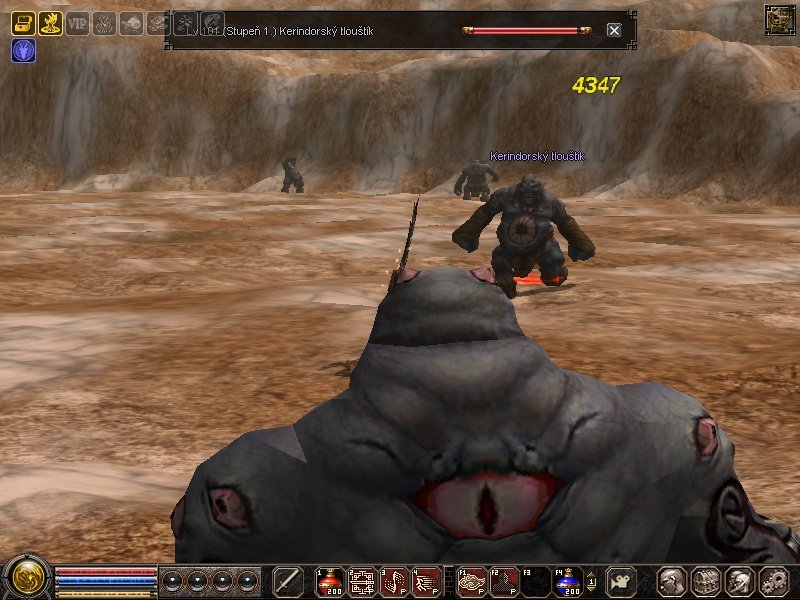
Task: Select the sword attack button
Action: click(x=288, y=581)
